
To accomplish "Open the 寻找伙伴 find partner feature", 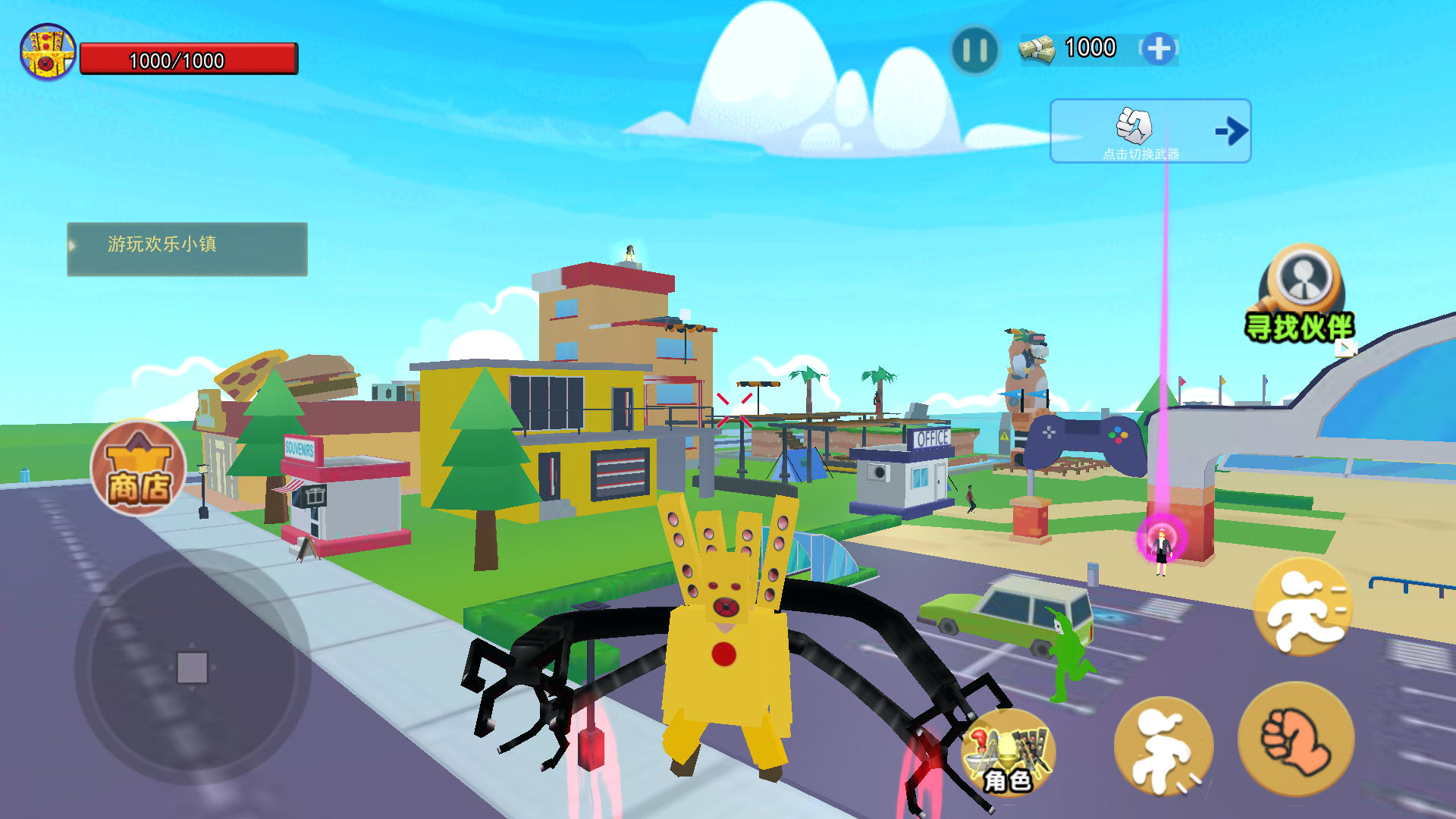I will [x=1301, y=294].
